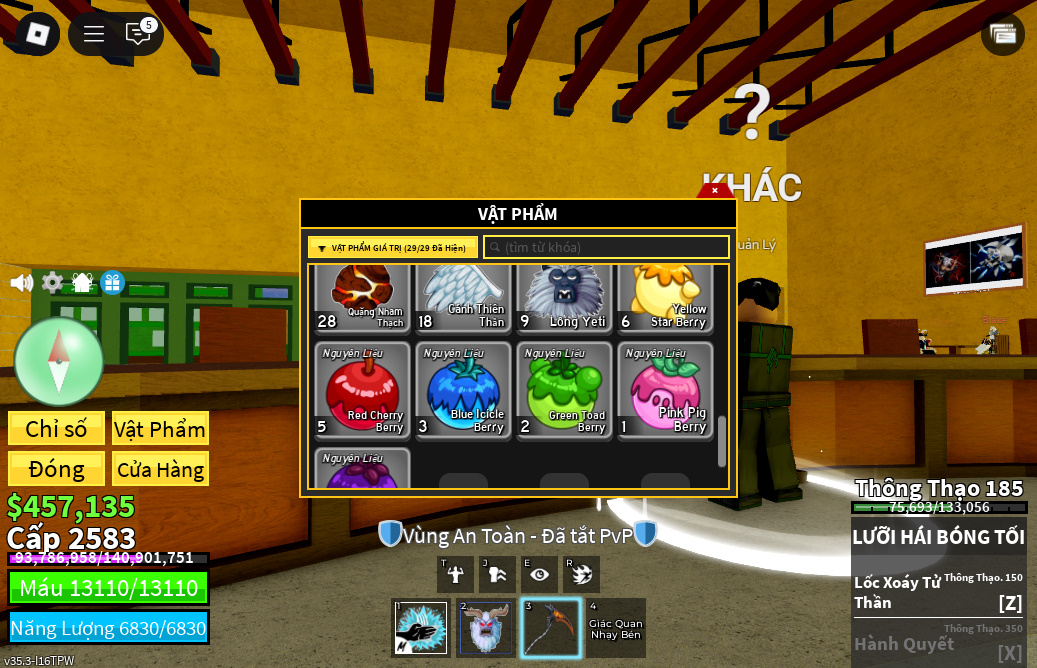1037x668 pixels.
Task: Activate the eye observation ability
Action: (540, 574)
